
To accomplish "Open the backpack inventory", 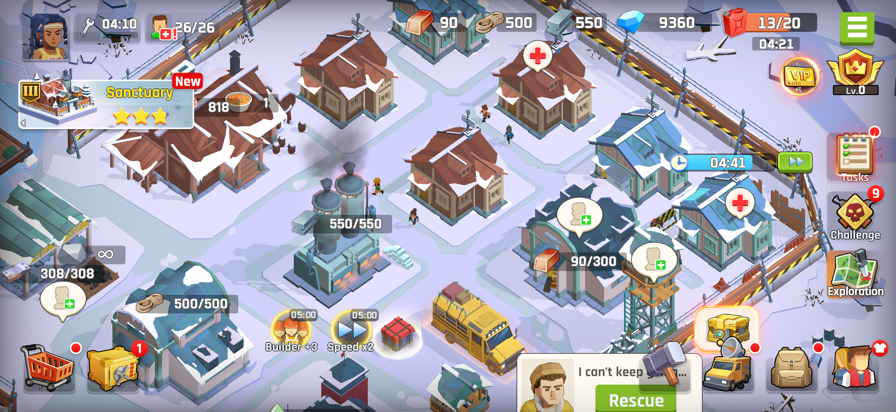I will (791, 368).
